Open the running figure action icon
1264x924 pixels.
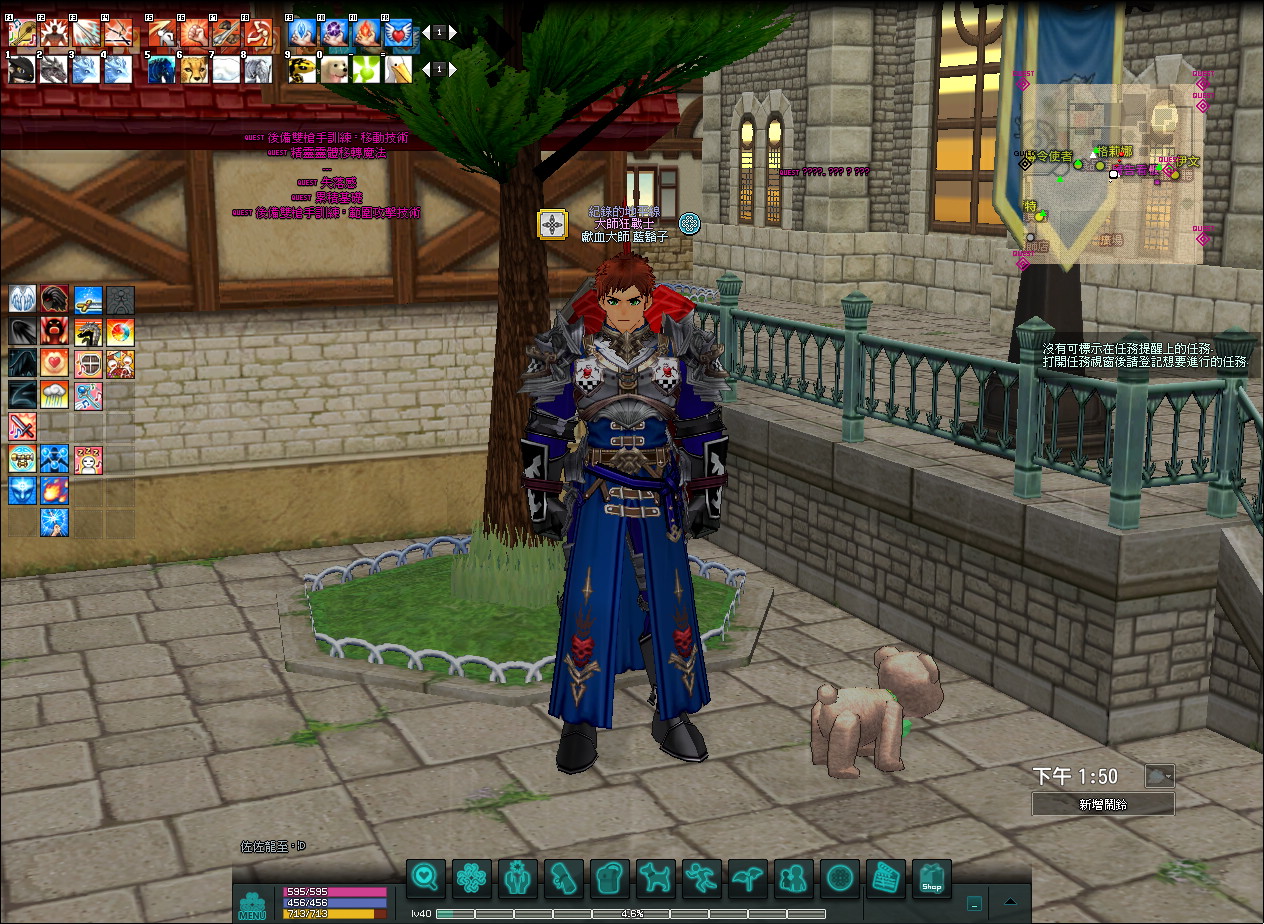702,879
